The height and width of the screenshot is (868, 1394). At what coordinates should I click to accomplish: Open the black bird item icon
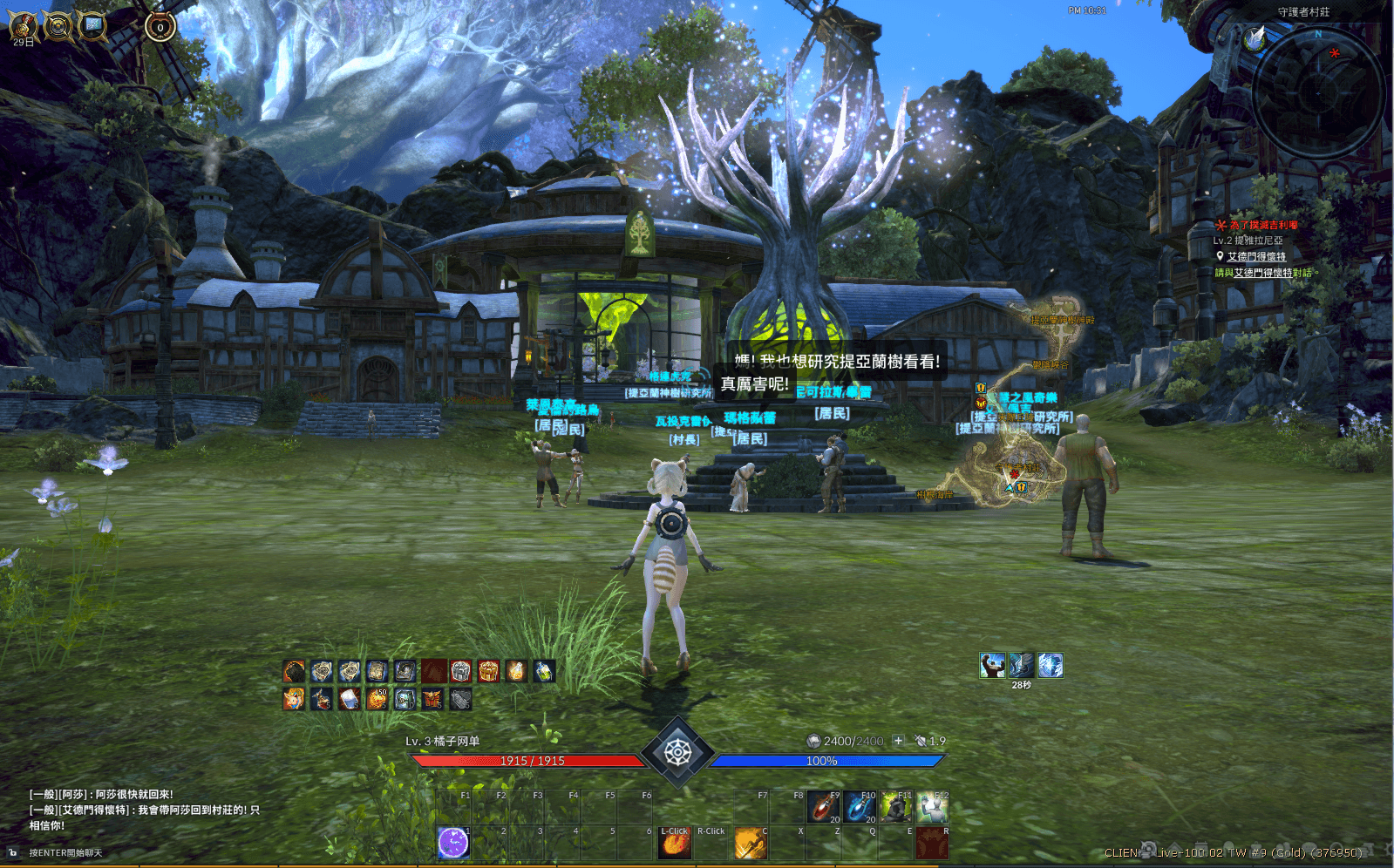click(x=295, y=671)
